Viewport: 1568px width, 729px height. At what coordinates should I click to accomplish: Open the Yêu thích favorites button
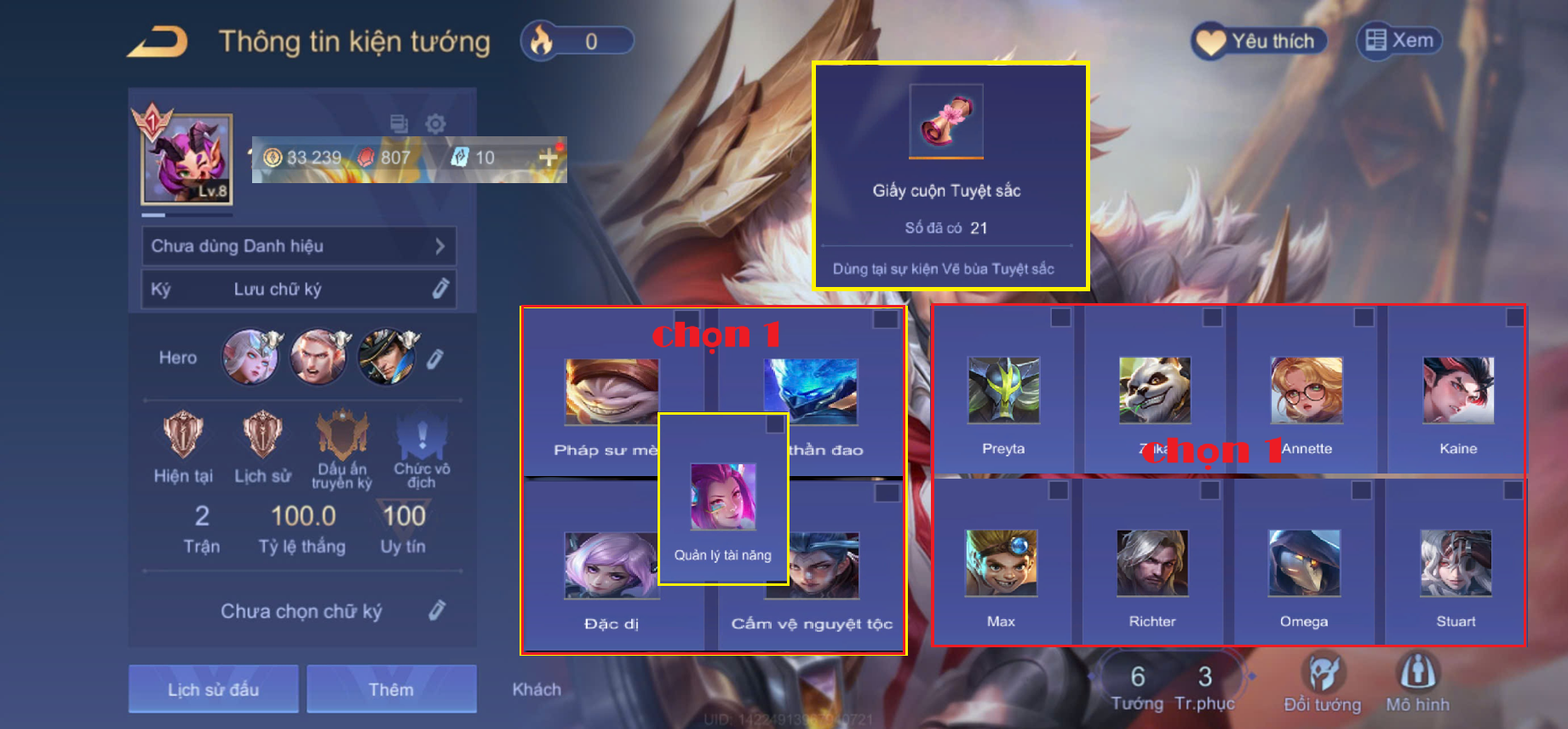[x=1258, y=41]
